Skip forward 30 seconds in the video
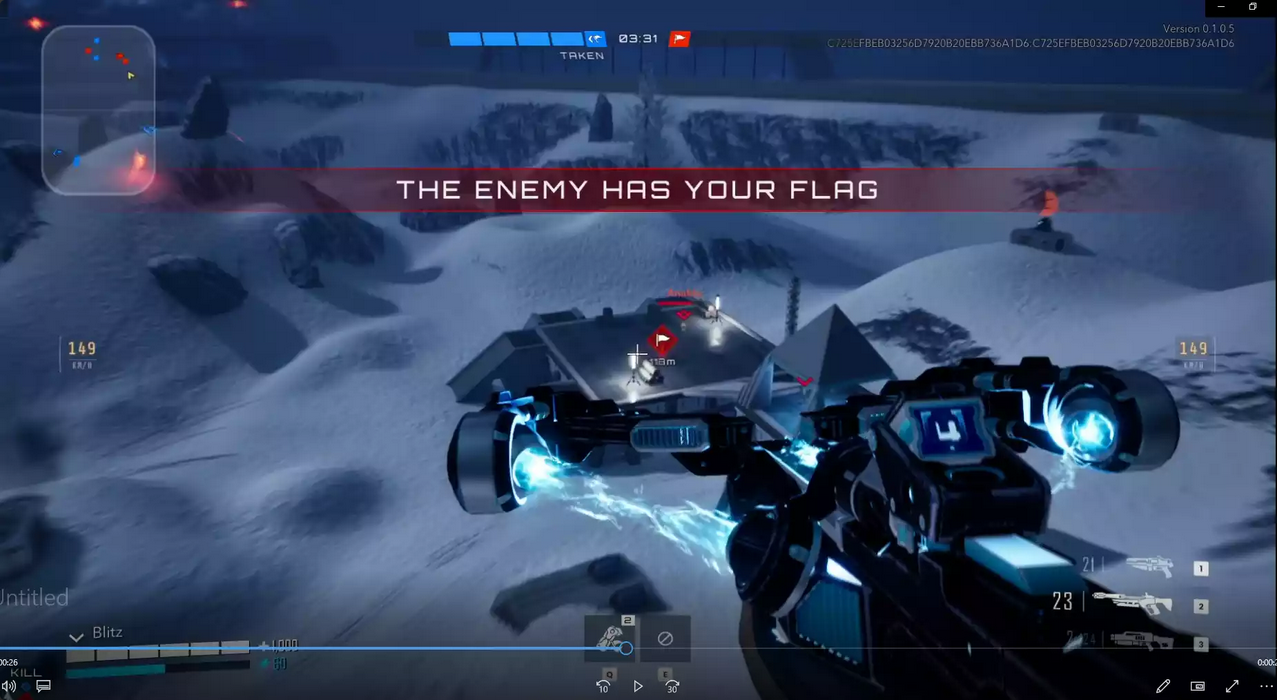 673,686
